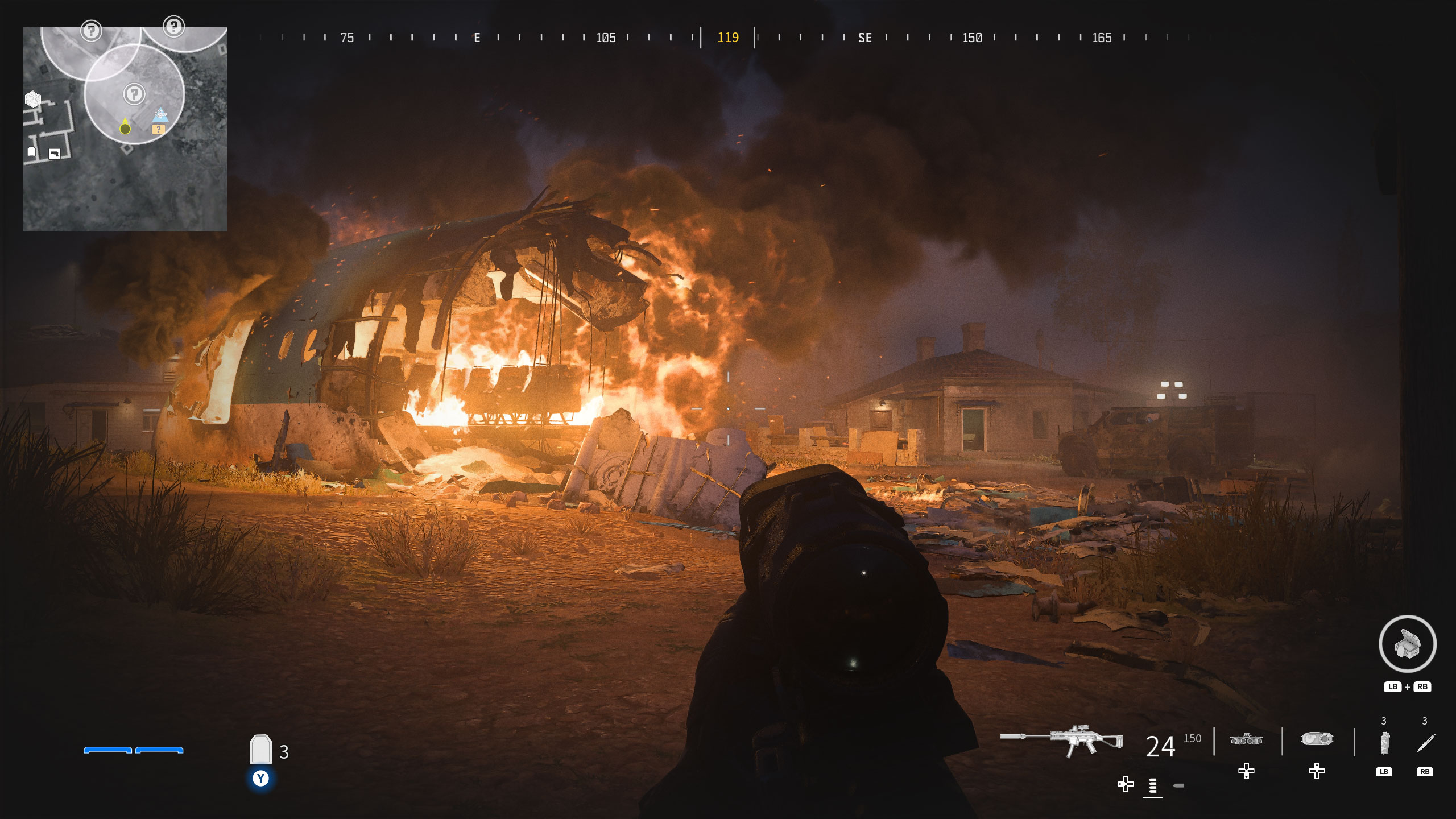Select the stacked-rounds fire mode icon
1456x819 pixels.
1153,786
